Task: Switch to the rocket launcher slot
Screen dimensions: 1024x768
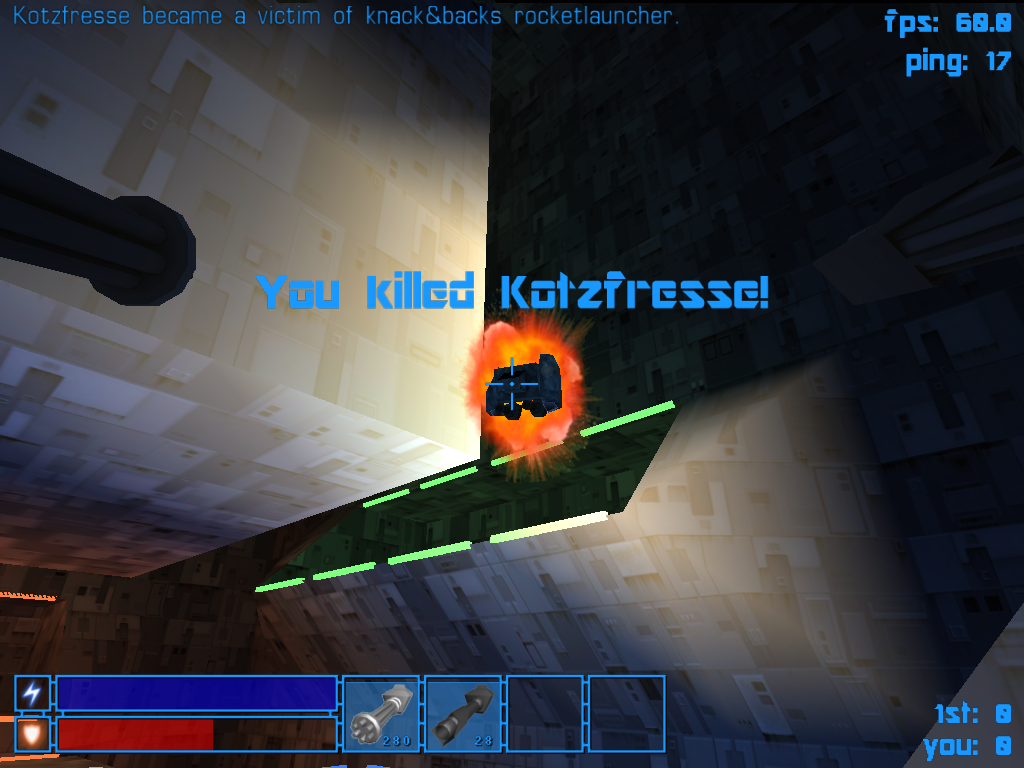Action: 463,714
